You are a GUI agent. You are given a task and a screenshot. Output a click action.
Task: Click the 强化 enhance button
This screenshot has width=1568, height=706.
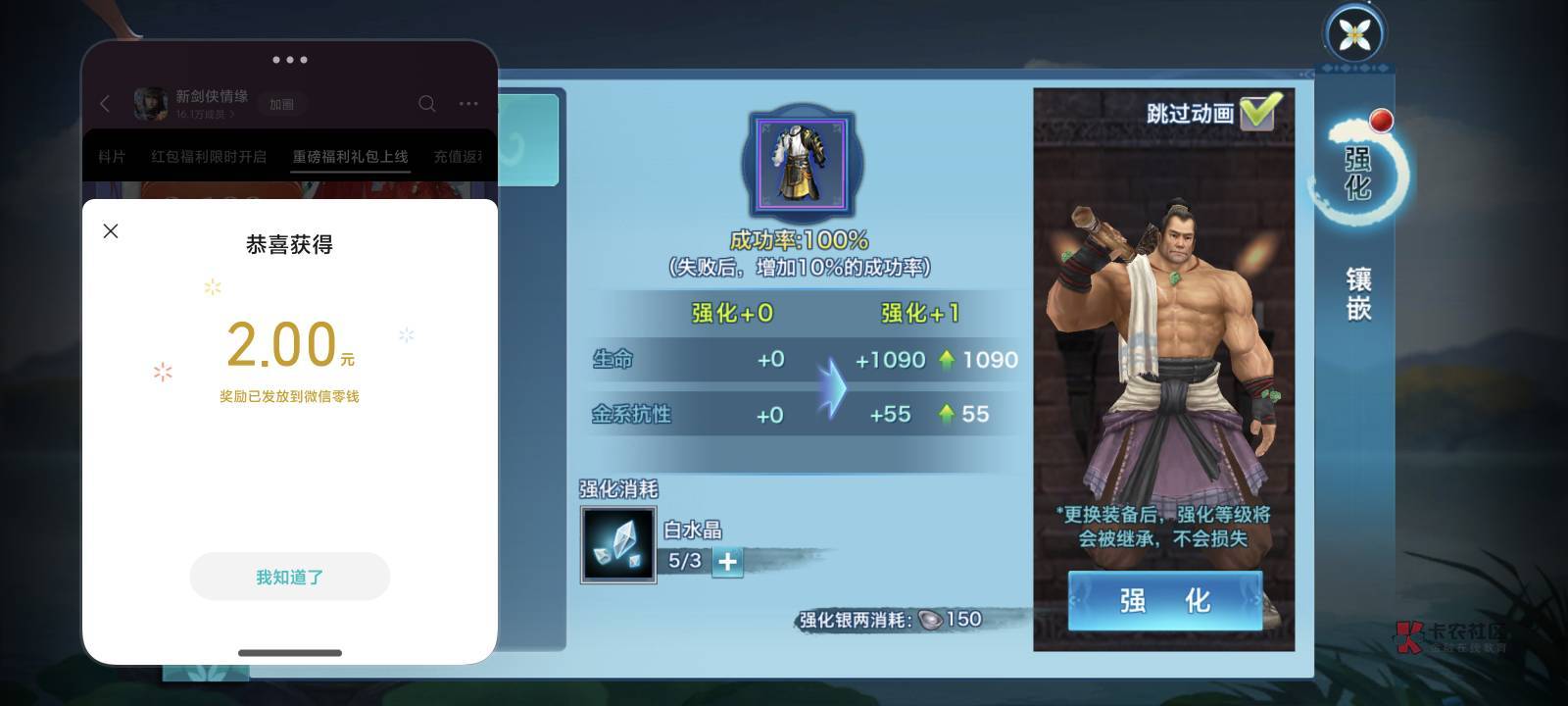click(x=1164, y=600)
